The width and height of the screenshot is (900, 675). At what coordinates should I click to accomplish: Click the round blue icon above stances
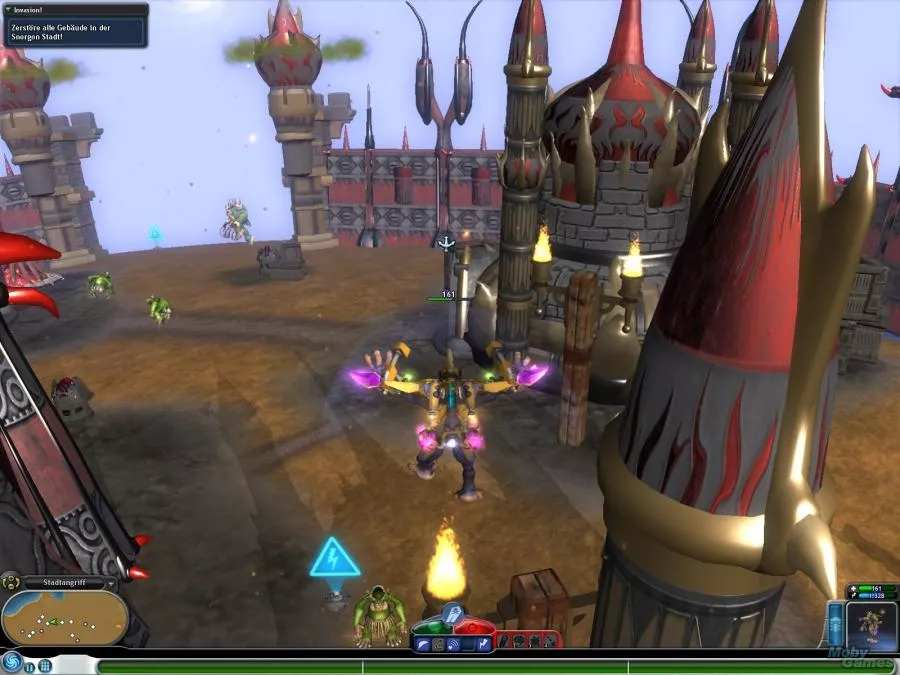tap(451, 612)
